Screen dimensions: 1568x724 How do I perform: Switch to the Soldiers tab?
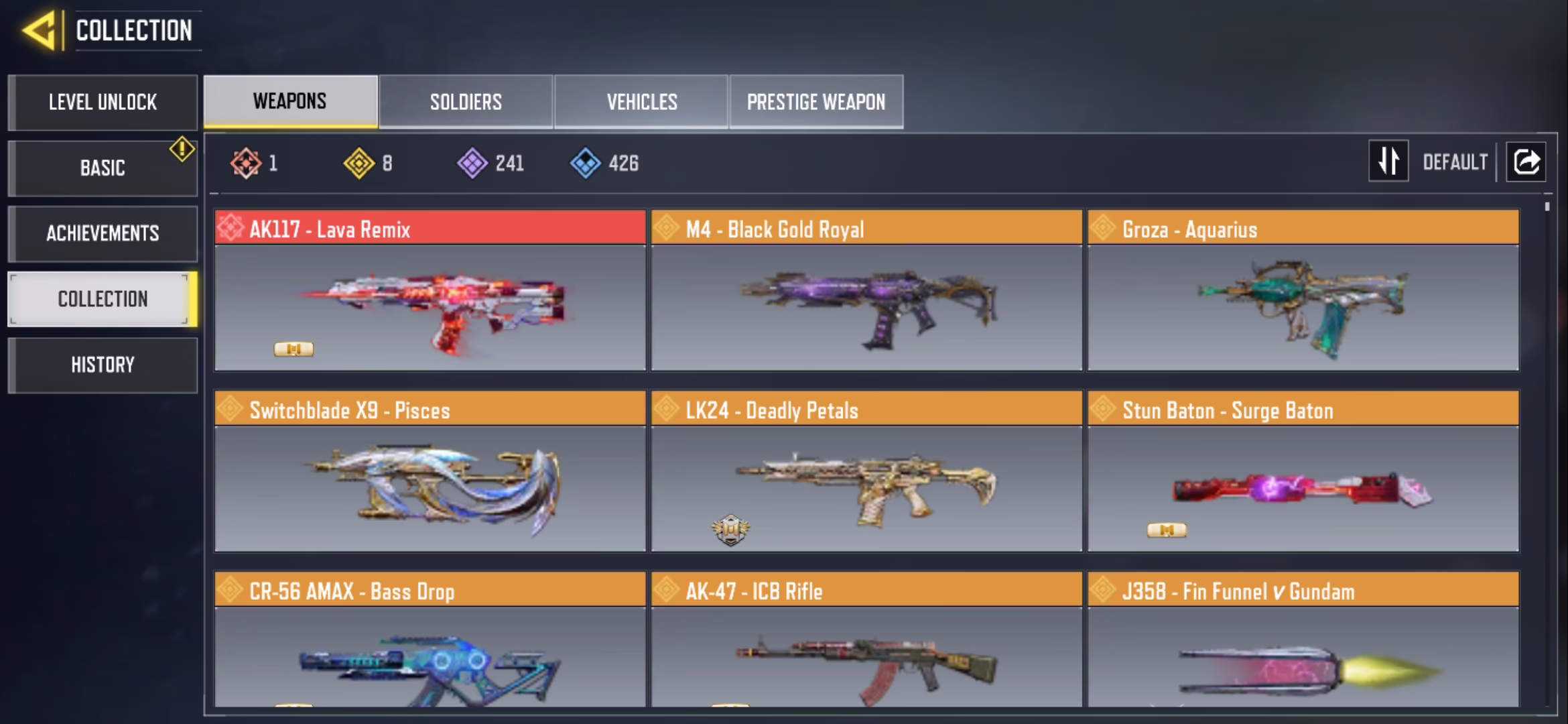coord(466,102)
